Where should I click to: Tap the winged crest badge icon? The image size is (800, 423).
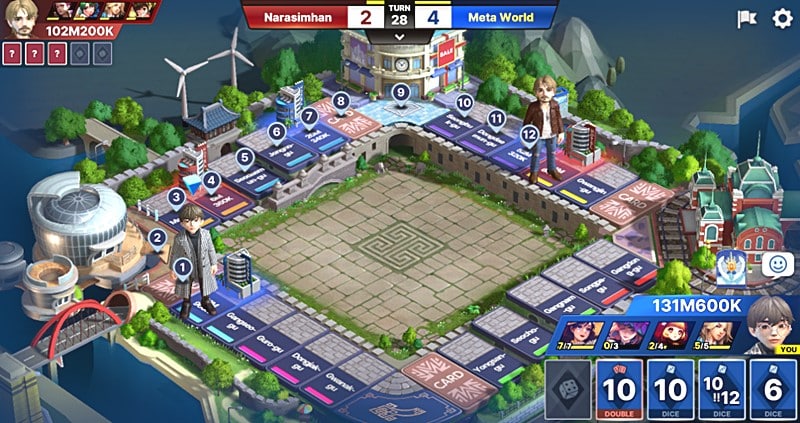732,264
